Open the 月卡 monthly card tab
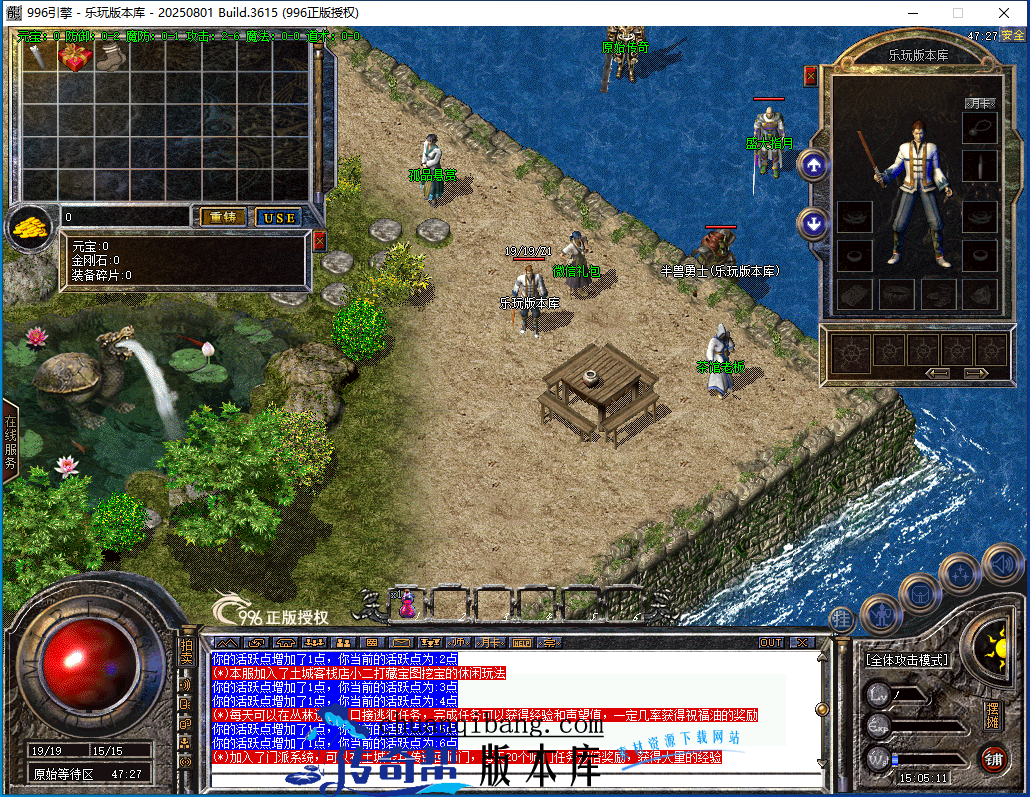1030x797 pixels. click(x=980, y=103)
